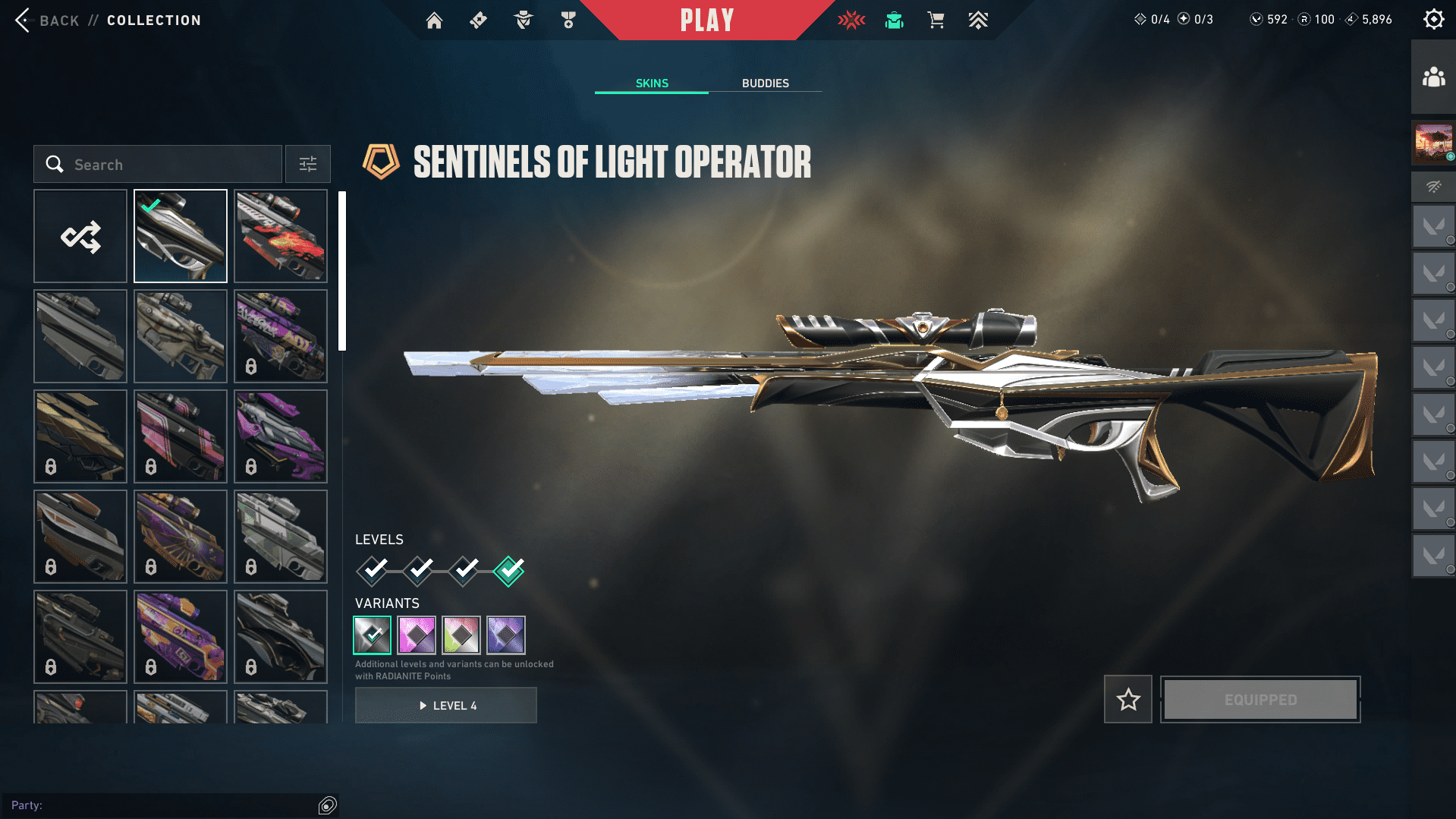This screenshot has width=1456, height=819.
Task: Click the red PLAY button
Action: click(x=706, y=20)
